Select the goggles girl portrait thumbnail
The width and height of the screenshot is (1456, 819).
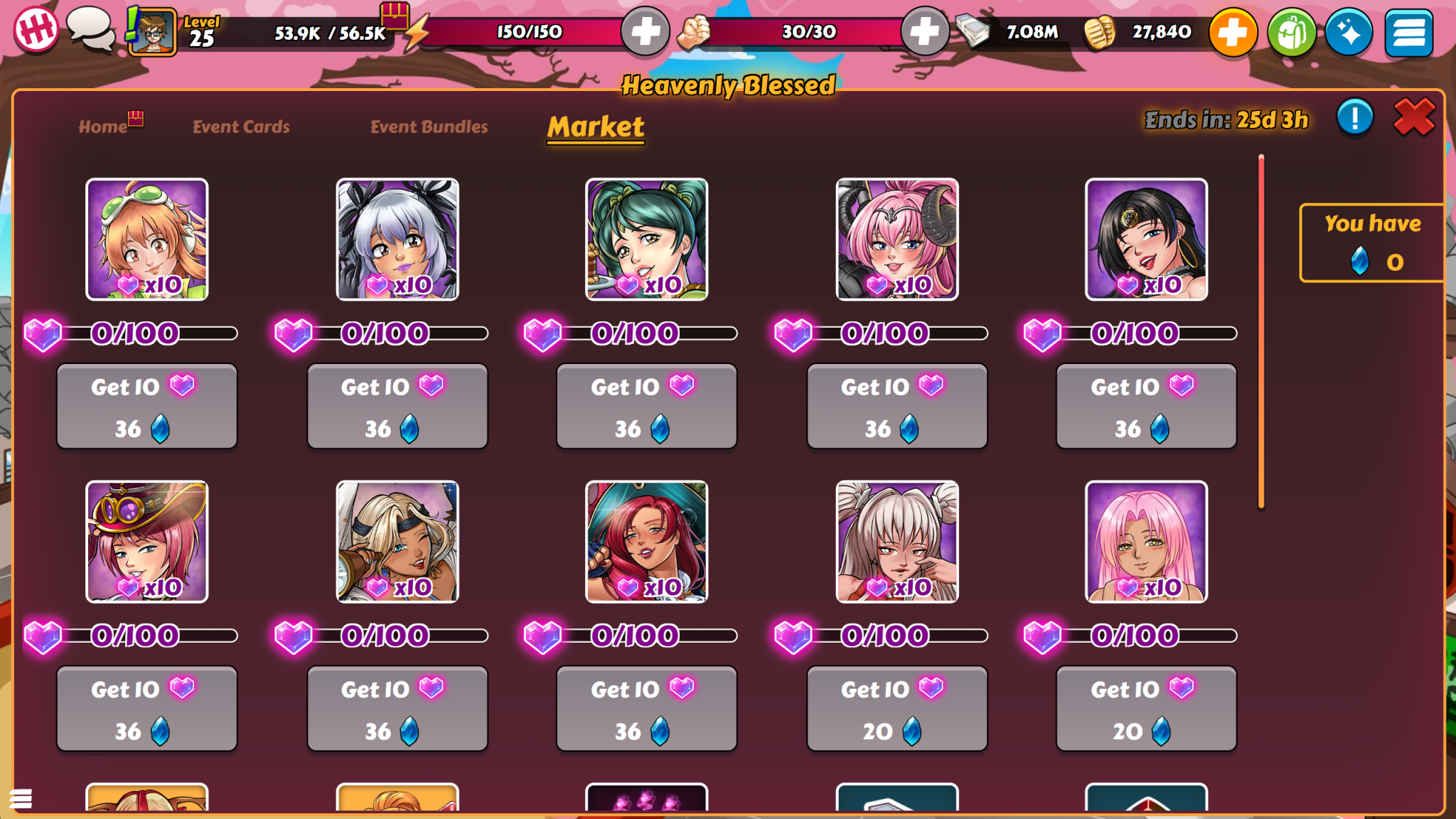point(146,239)
